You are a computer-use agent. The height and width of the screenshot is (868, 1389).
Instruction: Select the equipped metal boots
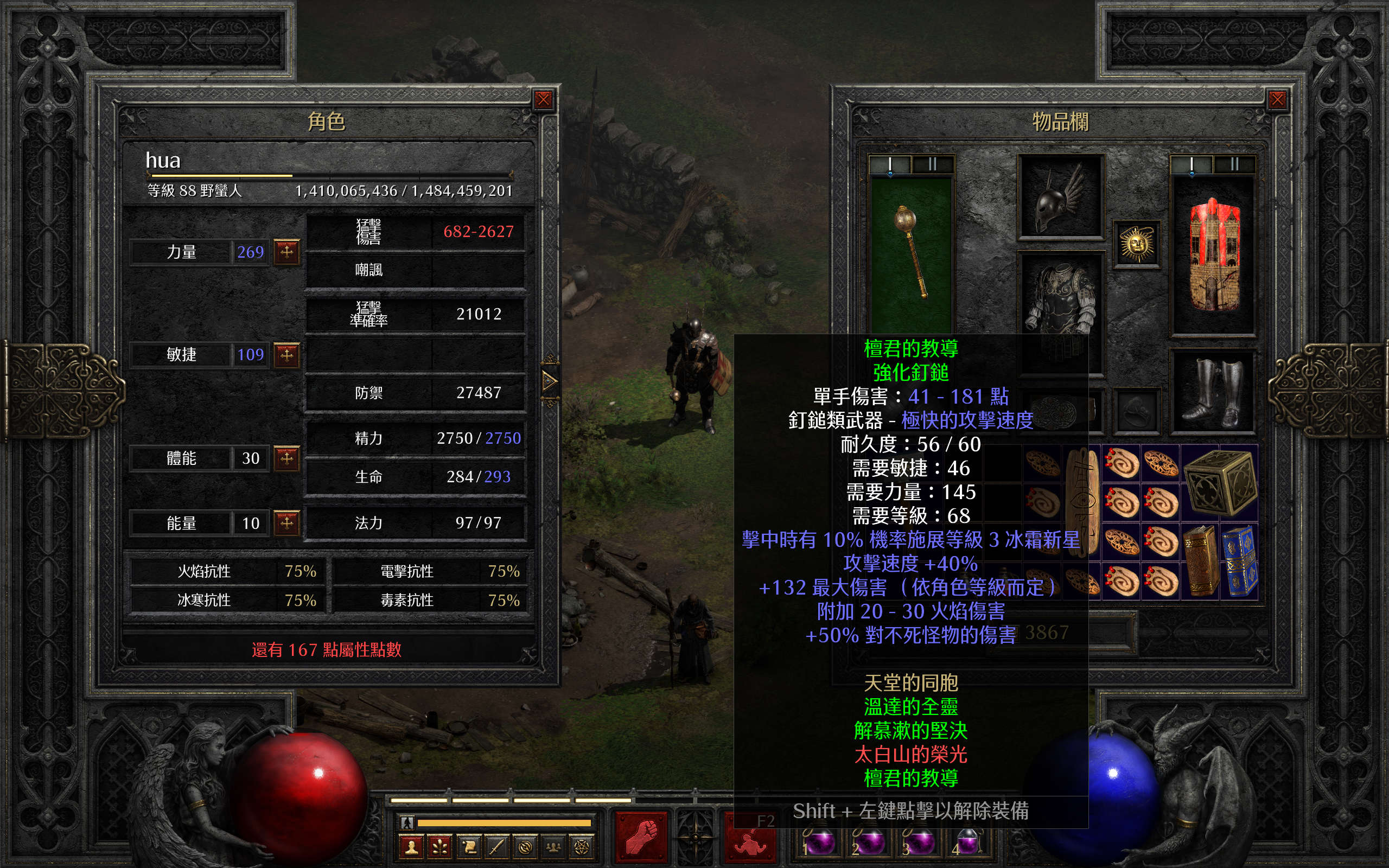click(x=1213, y=392)
